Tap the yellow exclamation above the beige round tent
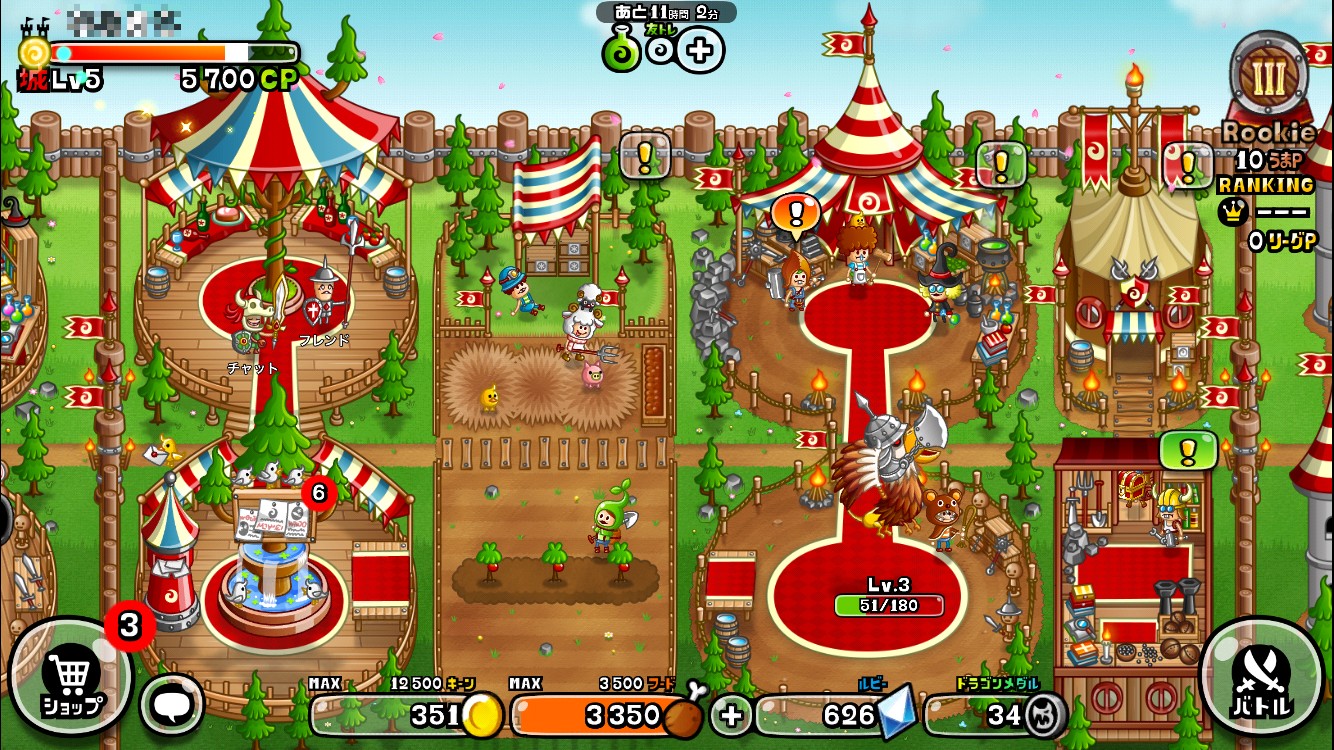 (x=1188, y=164)
